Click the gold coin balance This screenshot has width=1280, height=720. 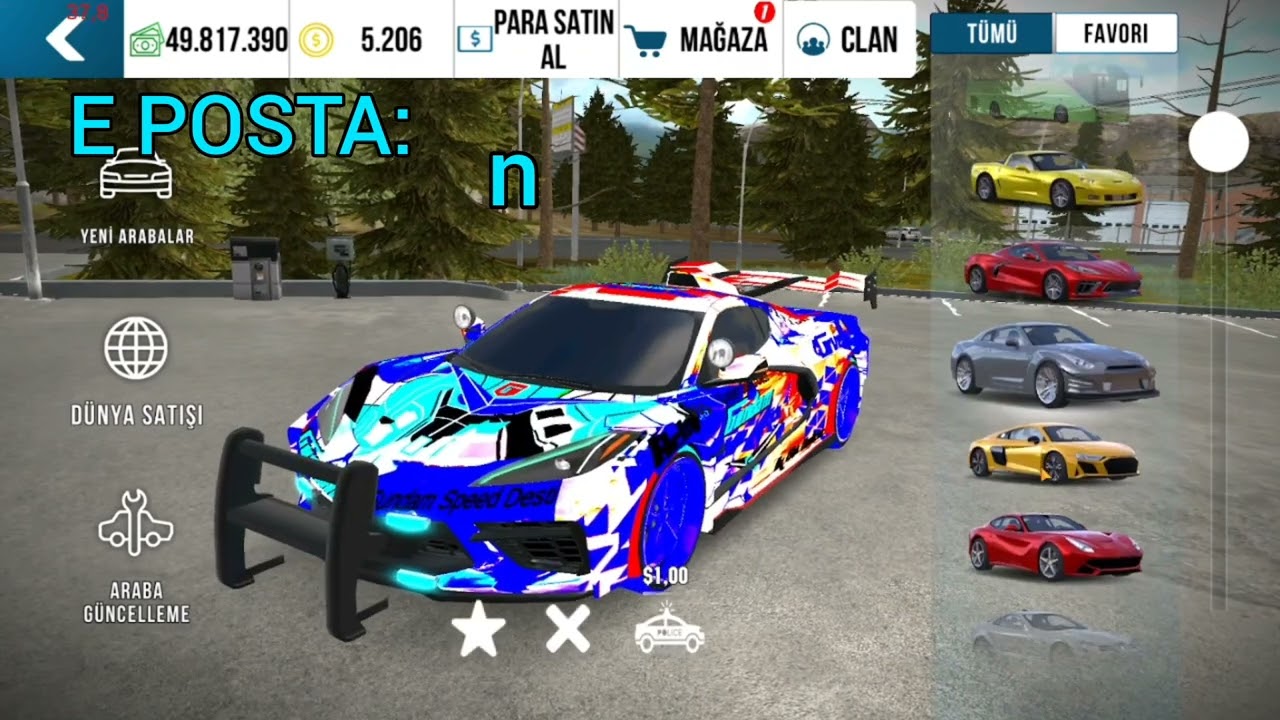pos(371,40)
